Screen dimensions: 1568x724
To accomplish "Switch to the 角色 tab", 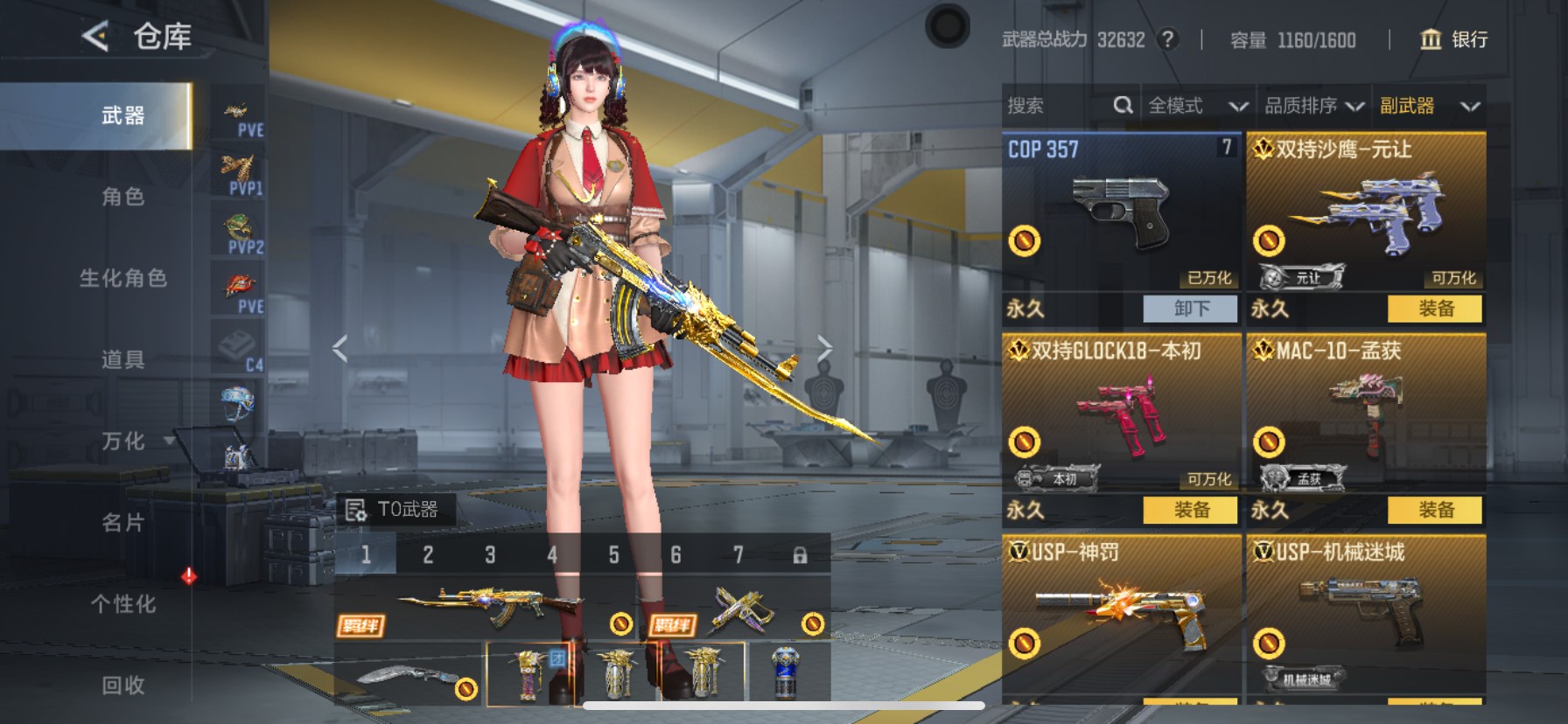I will [122, 197].
